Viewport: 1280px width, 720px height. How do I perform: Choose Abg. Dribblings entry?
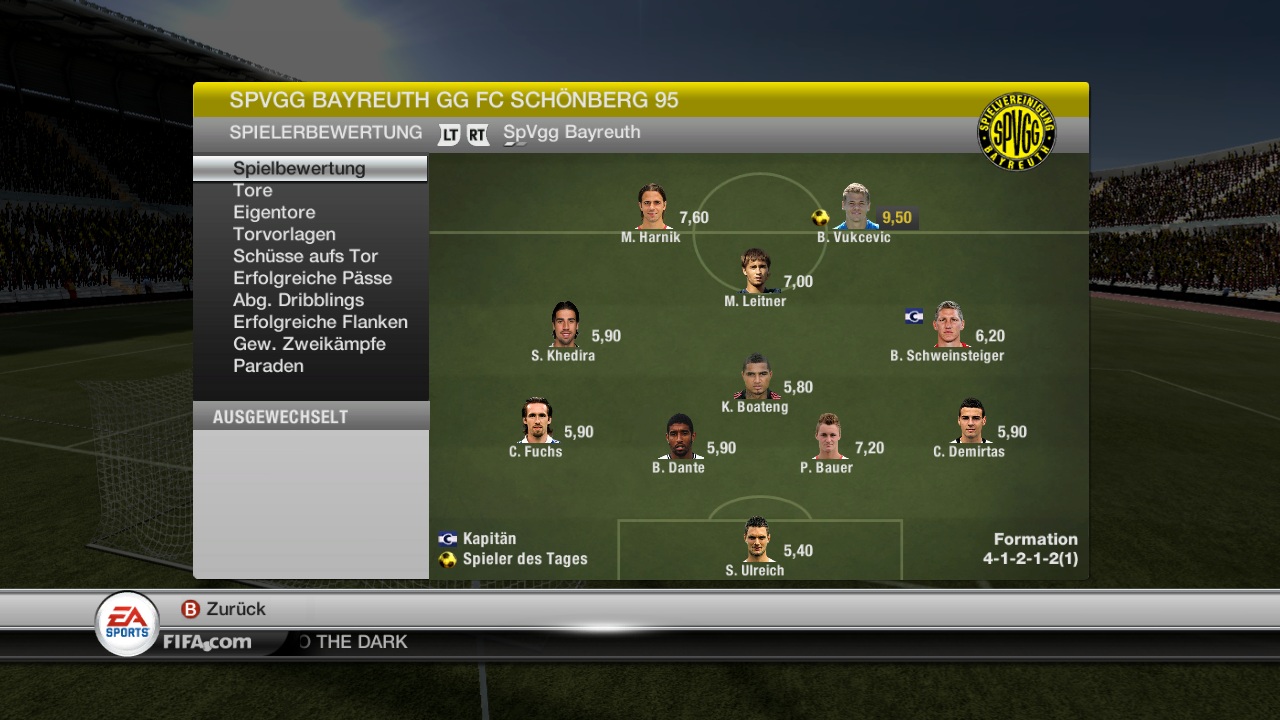coord(298,300)
